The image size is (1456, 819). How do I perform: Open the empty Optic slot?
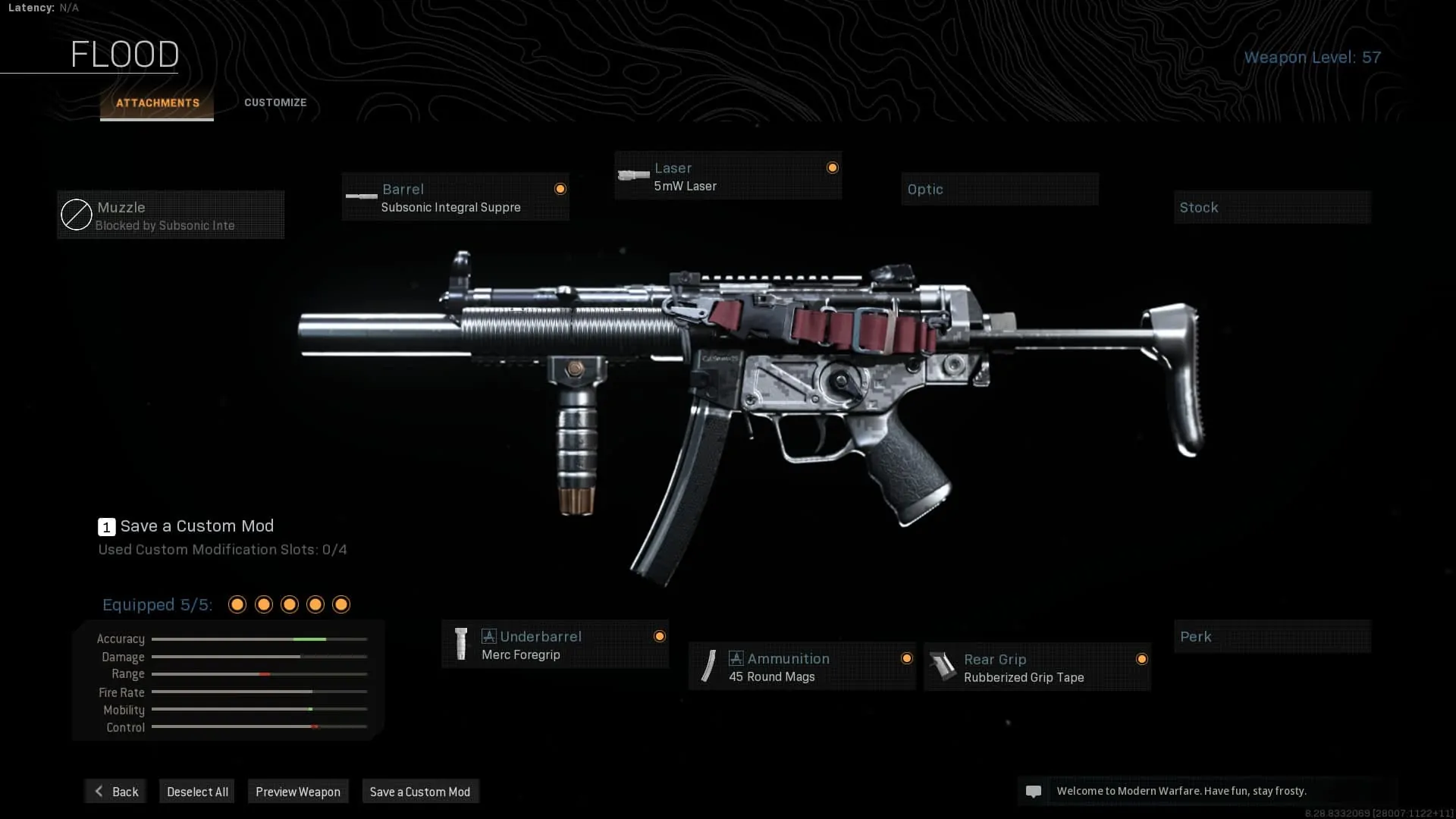coord(999,189)
